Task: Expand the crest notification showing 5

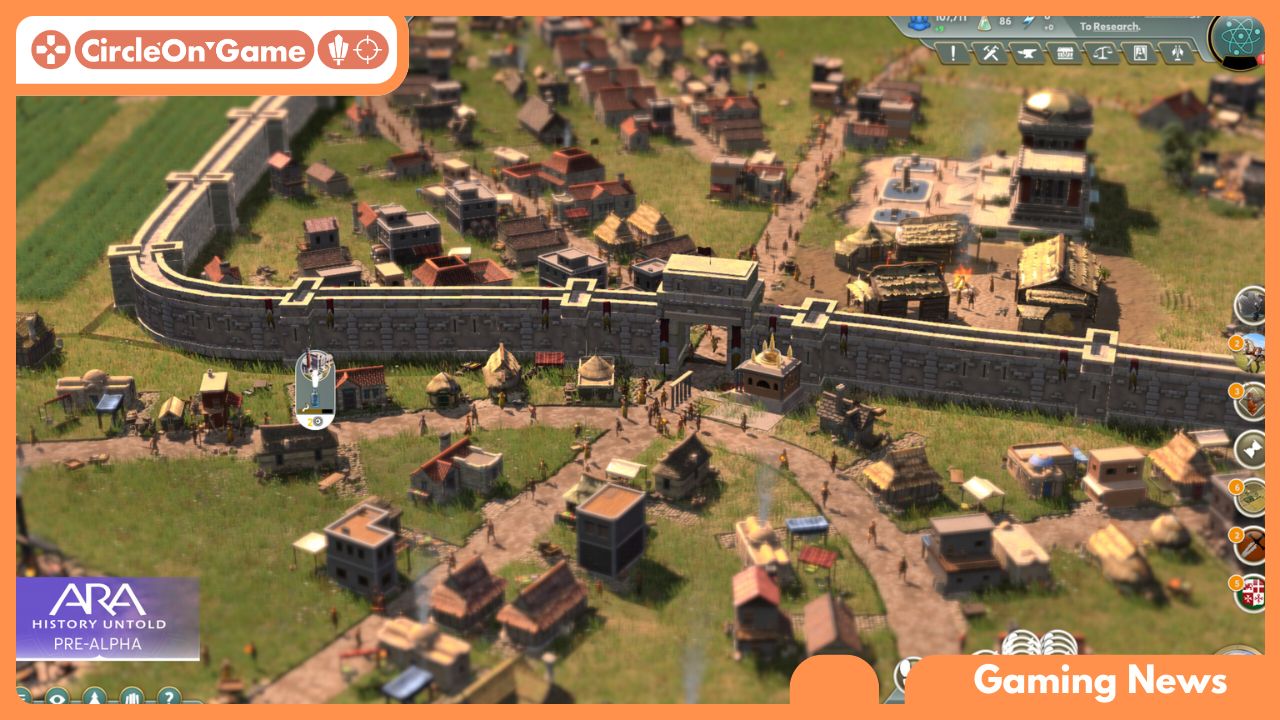Action: click(1252, 594)
